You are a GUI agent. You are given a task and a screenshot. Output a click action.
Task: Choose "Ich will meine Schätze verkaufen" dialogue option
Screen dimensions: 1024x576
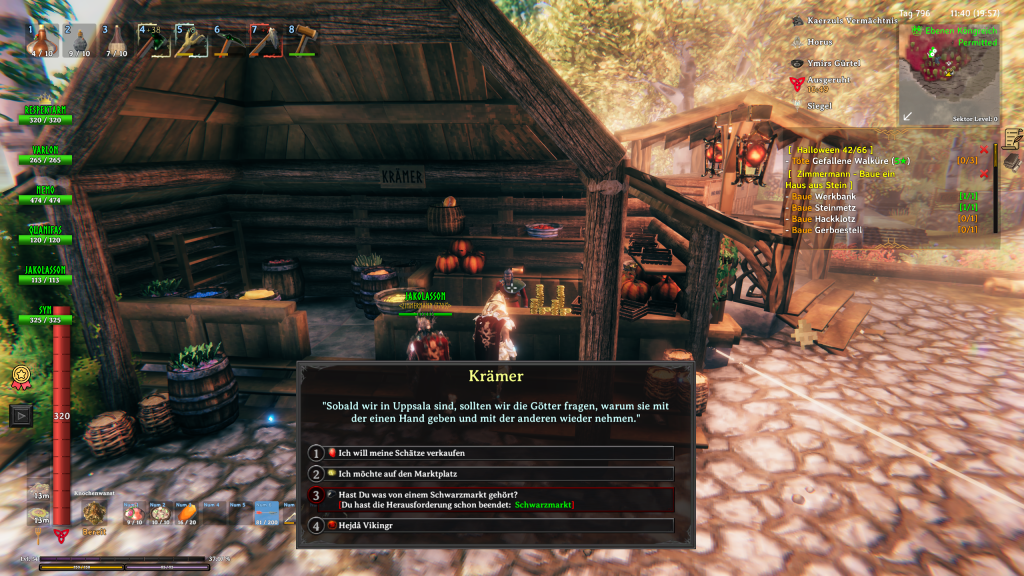click(490, 453)
